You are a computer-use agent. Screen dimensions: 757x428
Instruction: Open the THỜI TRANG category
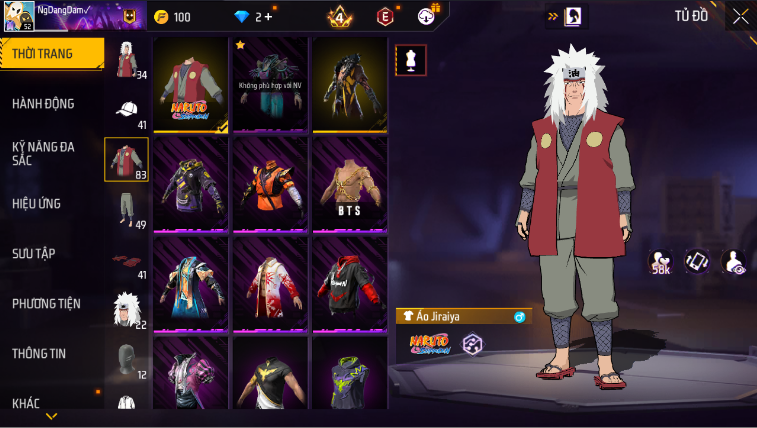click(x=50, y=54)
